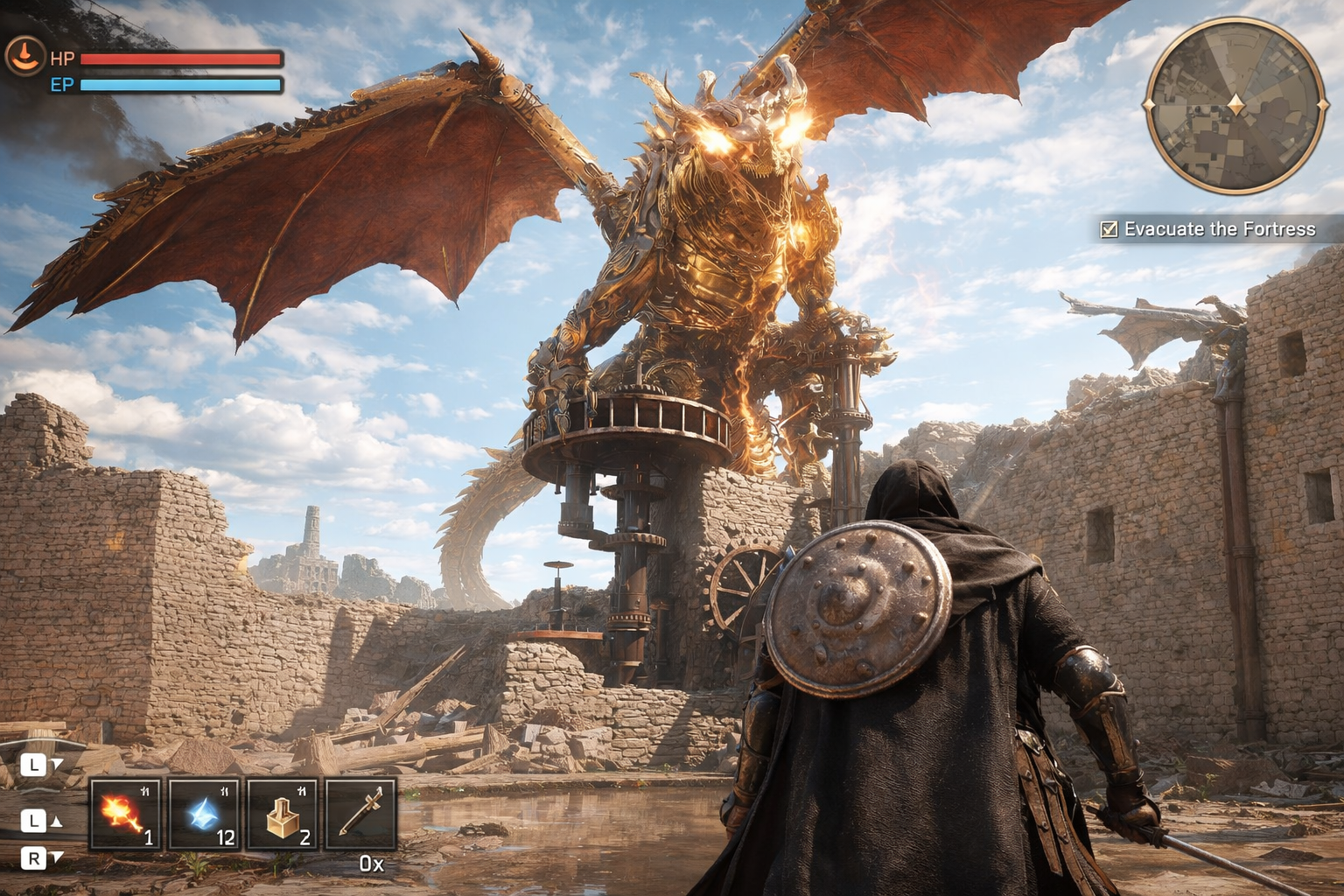The image size is (1344, 896).
Task: Select the fire bomb hotbar slot
Action: (125, 815)
